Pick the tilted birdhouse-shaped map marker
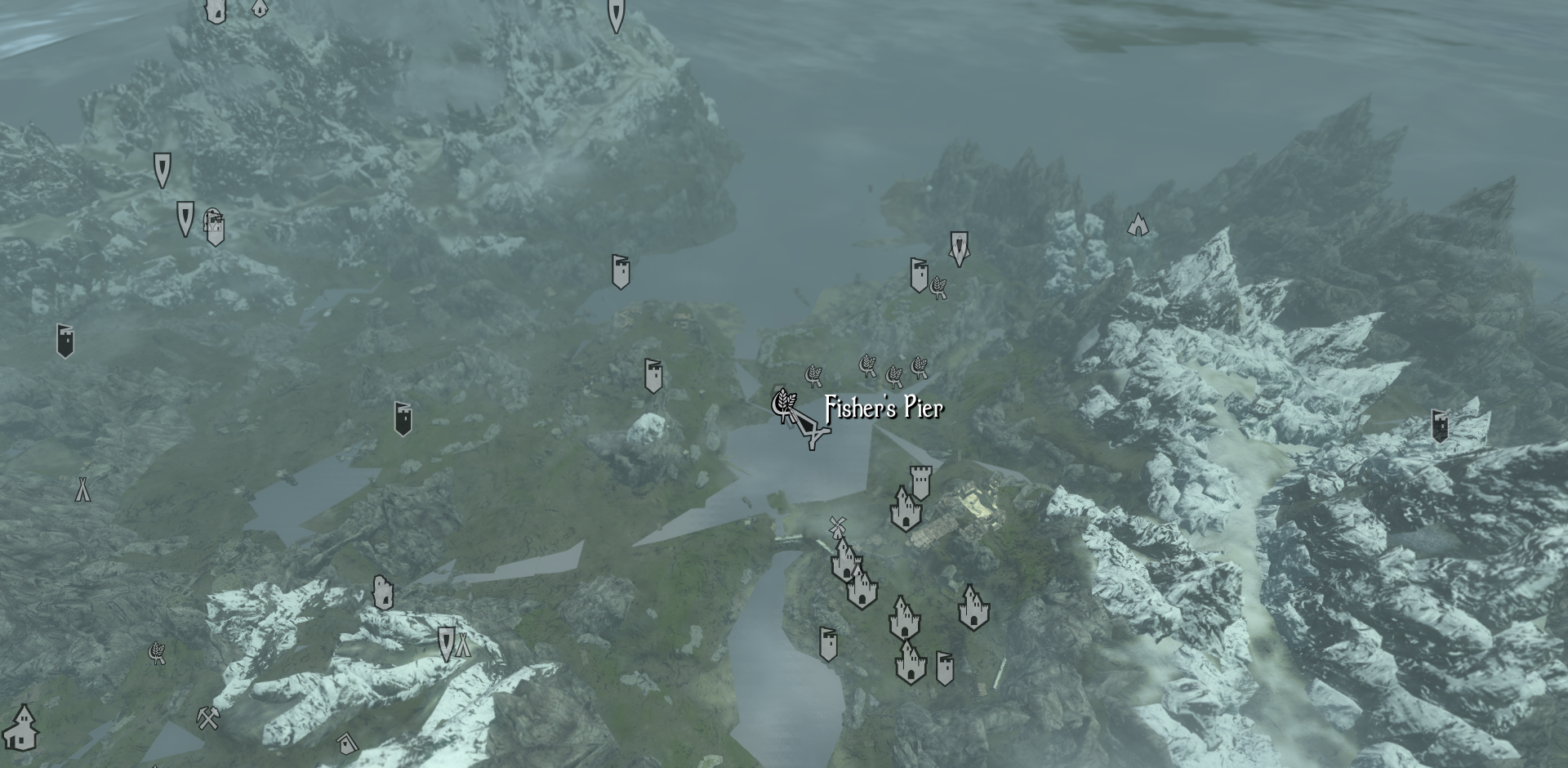 pyautogui.click(x=347, y=743)
